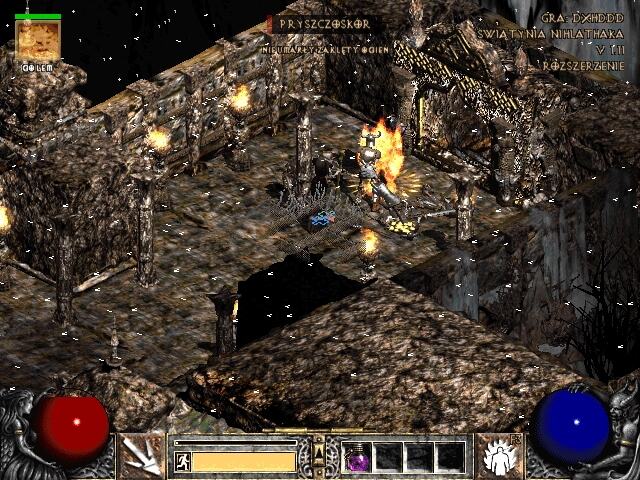Open the left-click attack skill selector
The width and height of the screenshot is (640, 480).
tap(141, 455)
